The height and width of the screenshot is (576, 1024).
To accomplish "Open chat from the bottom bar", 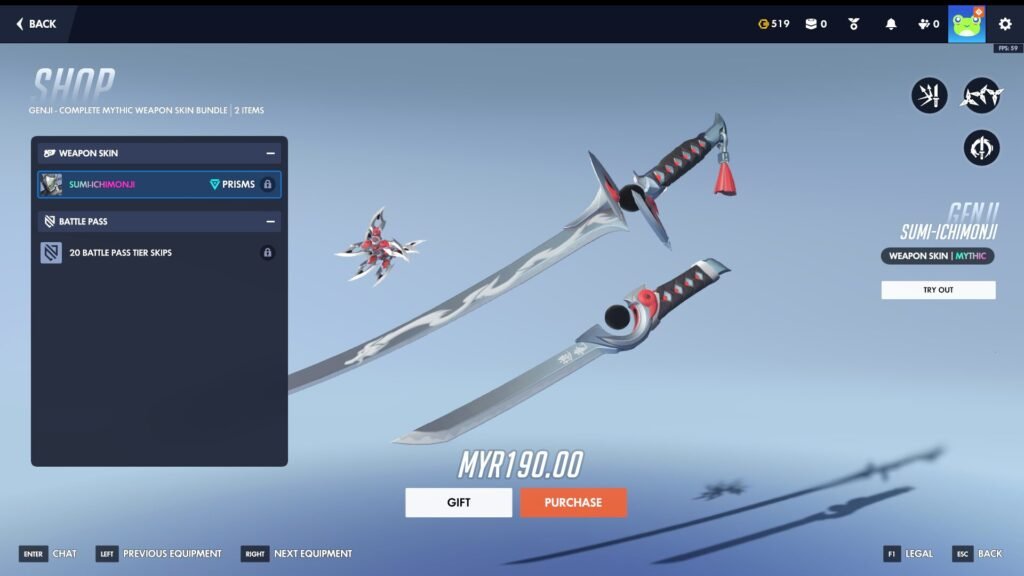I will point(47,553).
